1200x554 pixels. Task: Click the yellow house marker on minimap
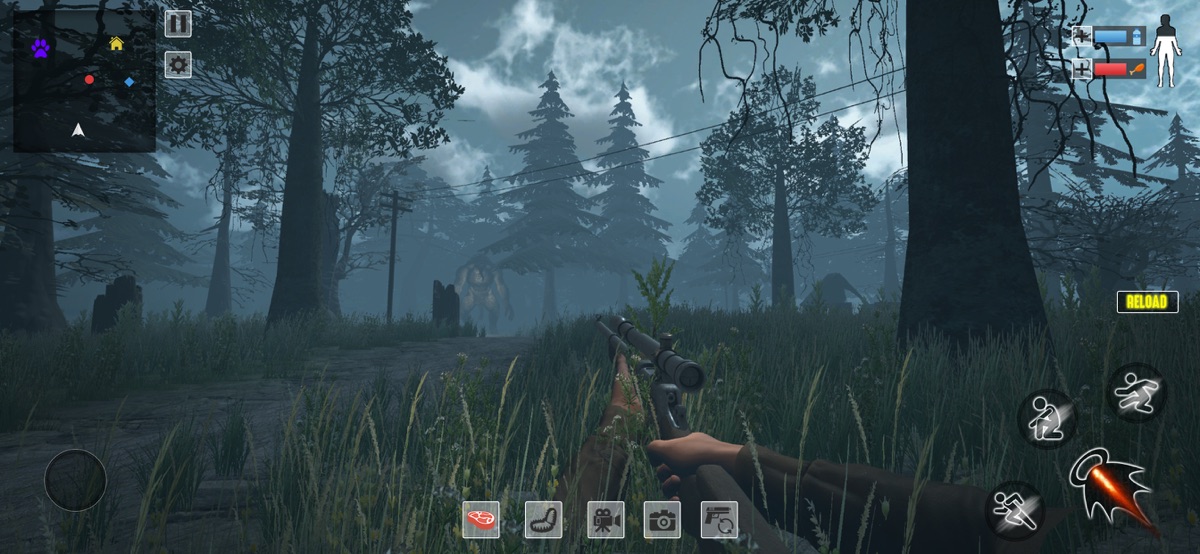[116, 43]
